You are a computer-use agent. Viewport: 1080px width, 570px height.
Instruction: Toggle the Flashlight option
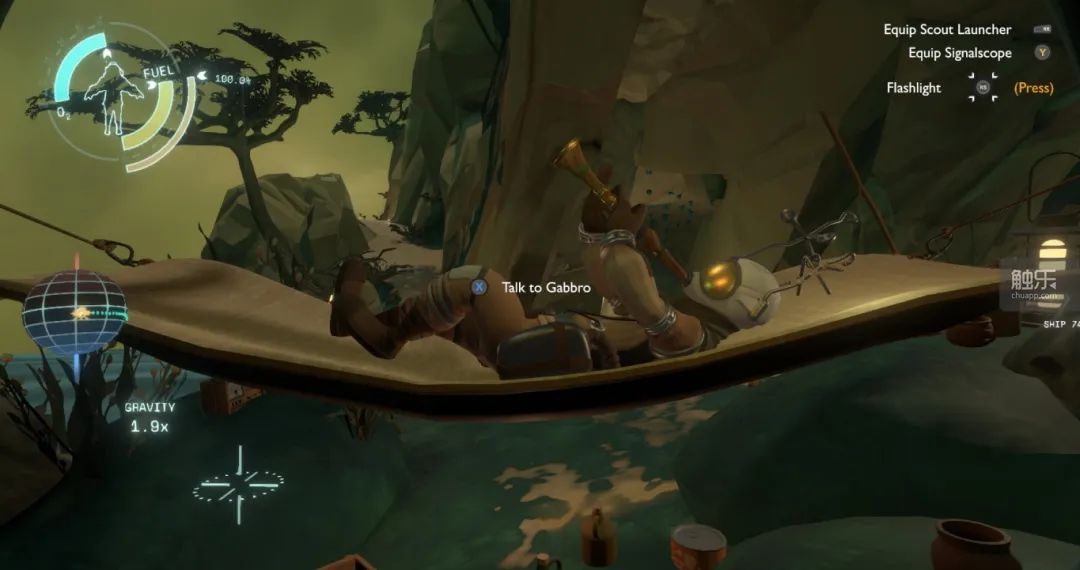(x=913, y=88)
